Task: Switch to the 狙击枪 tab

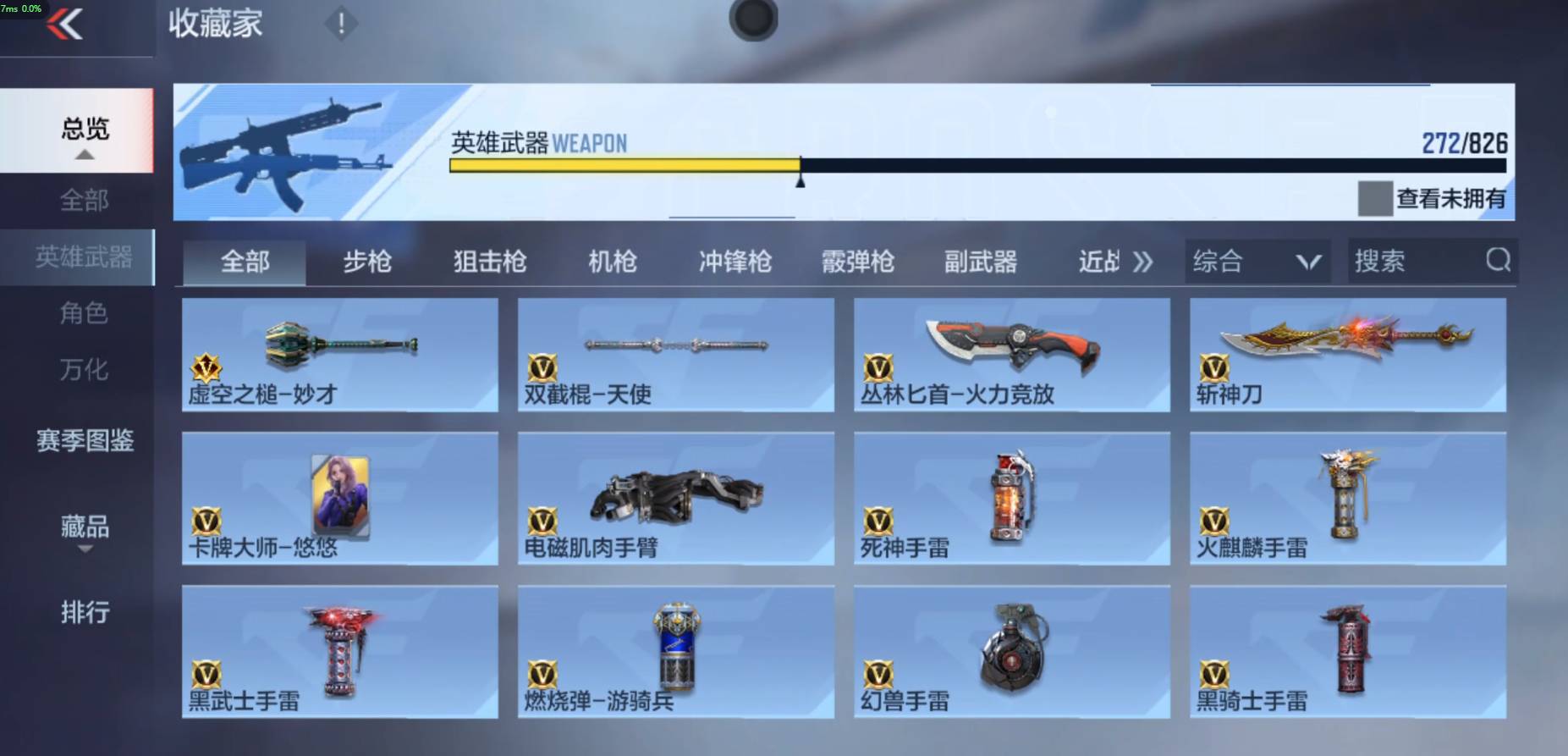Action: click(x=489, y=262)
